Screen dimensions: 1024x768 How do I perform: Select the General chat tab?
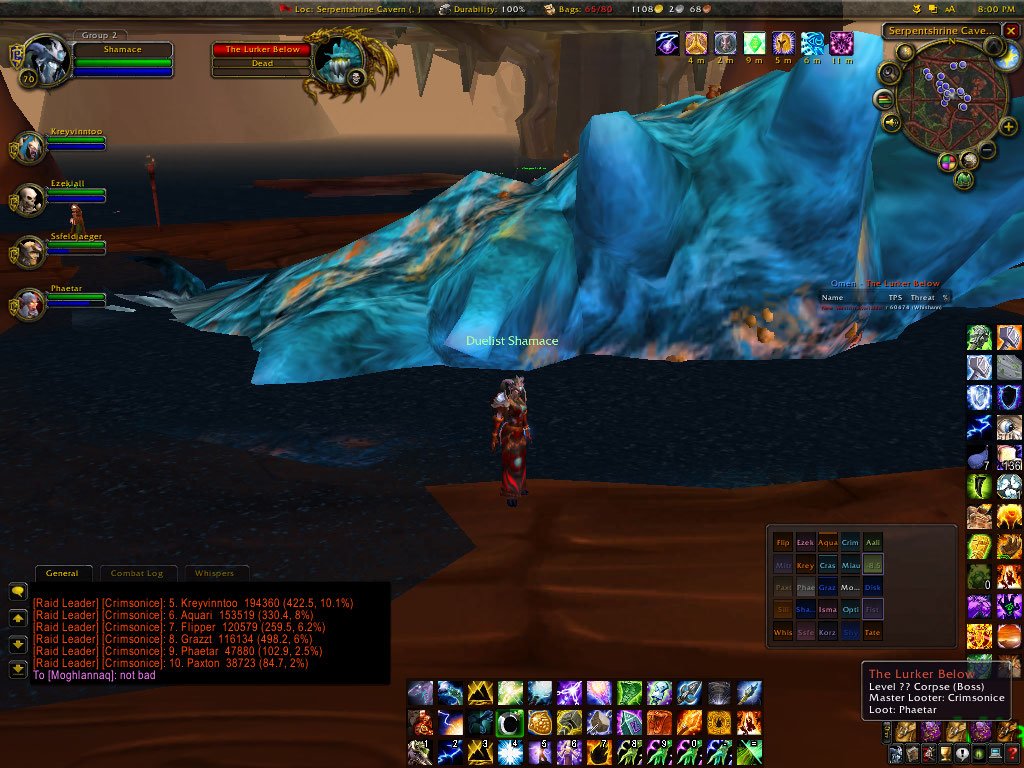pos(62,573)
